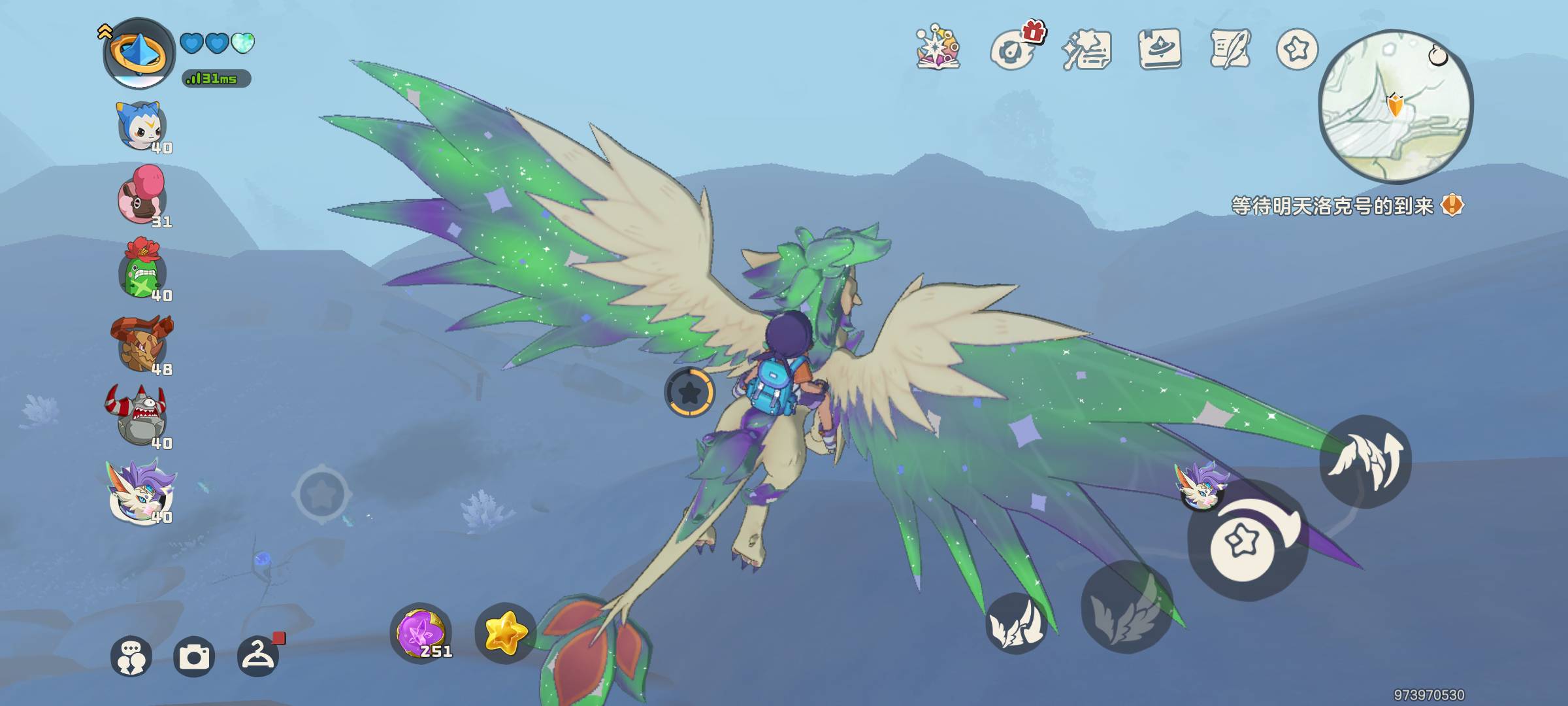Open the magic wand task list
Image resolution: width=1568 pixels, height=706 pixels.
coord(1086,50)
